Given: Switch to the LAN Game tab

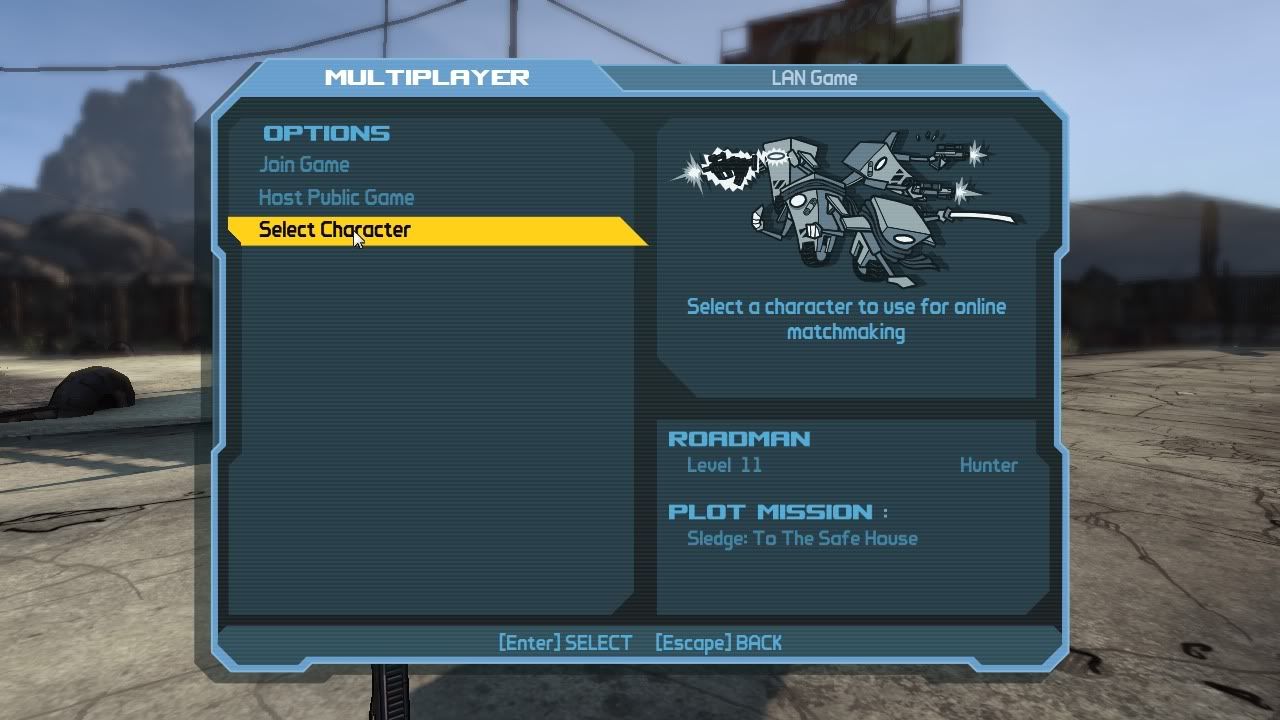Looking at the screenshot, I should 814,78.
